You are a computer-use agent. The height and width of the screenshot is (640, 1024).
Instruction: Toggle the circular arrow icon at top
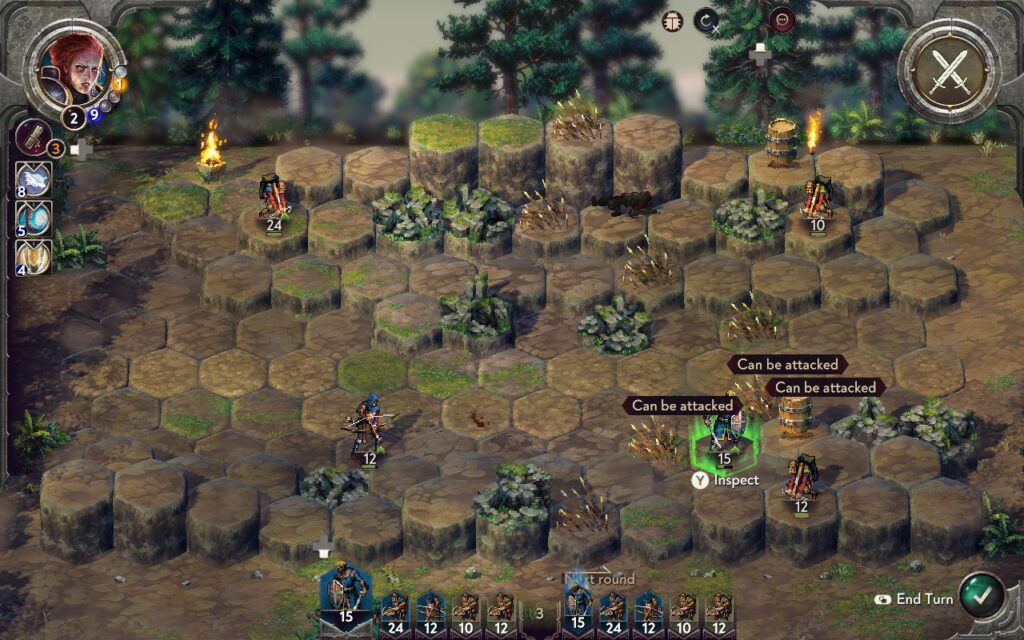[x=709, y=20]
